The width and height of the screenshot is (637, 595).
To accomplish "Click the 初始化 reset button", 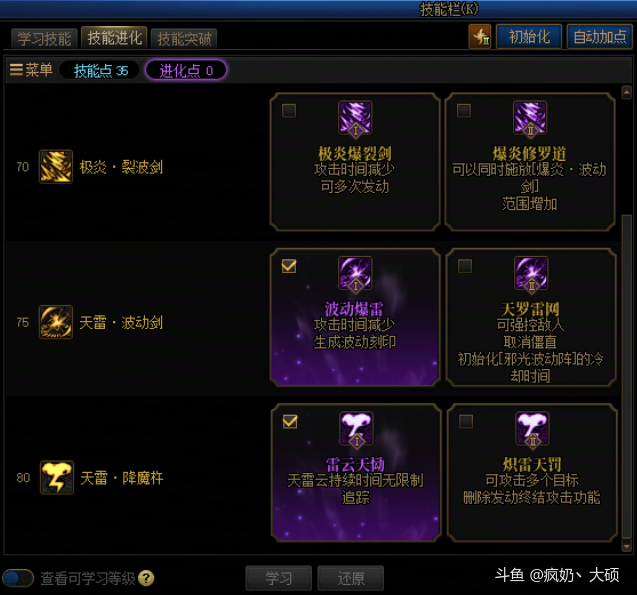I will coord(528,37).
